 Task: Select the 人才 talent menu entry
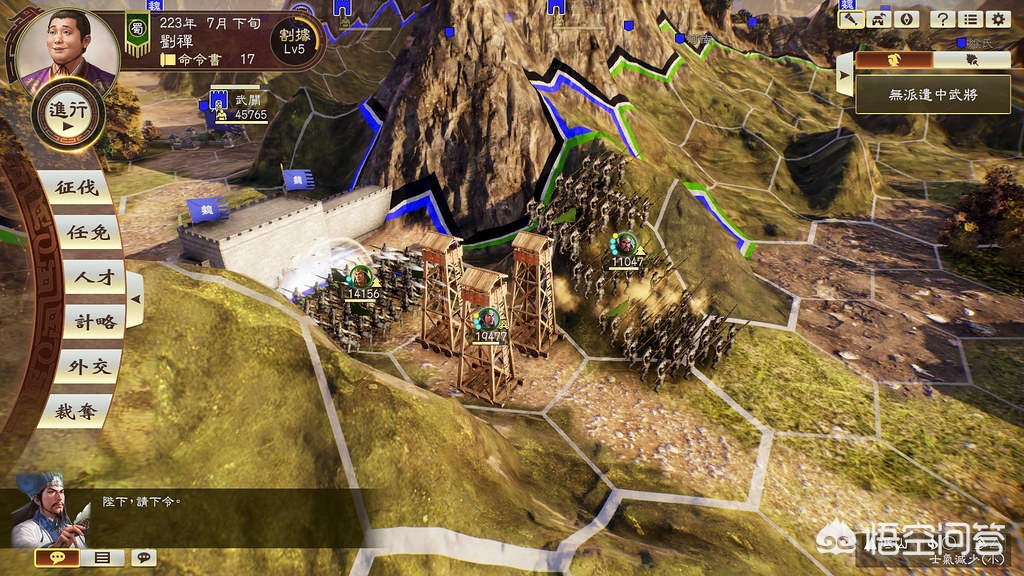click(x=80, y=277)
